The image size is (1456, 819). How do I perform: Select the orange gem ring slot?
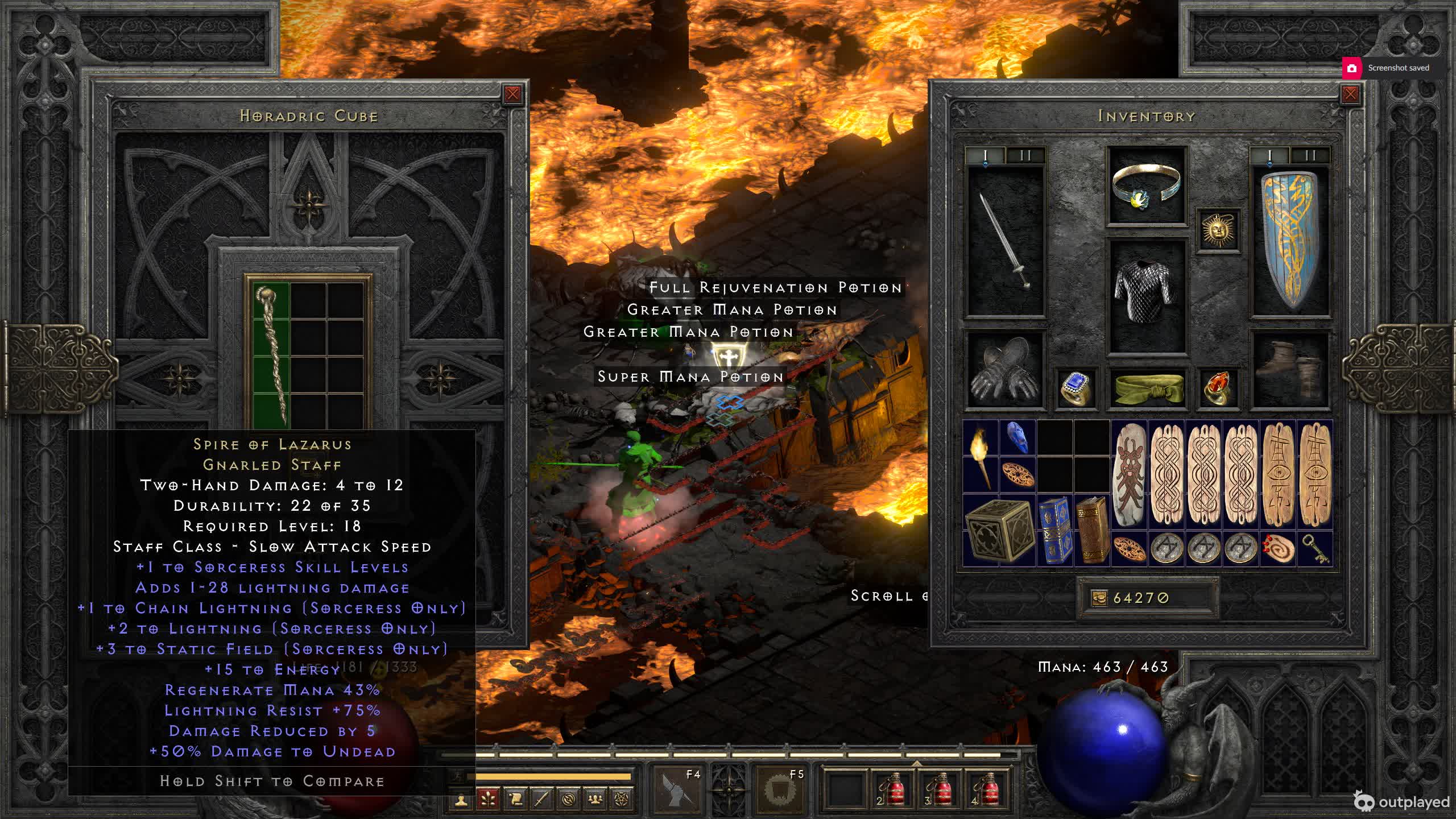[x=1218, y=389]
